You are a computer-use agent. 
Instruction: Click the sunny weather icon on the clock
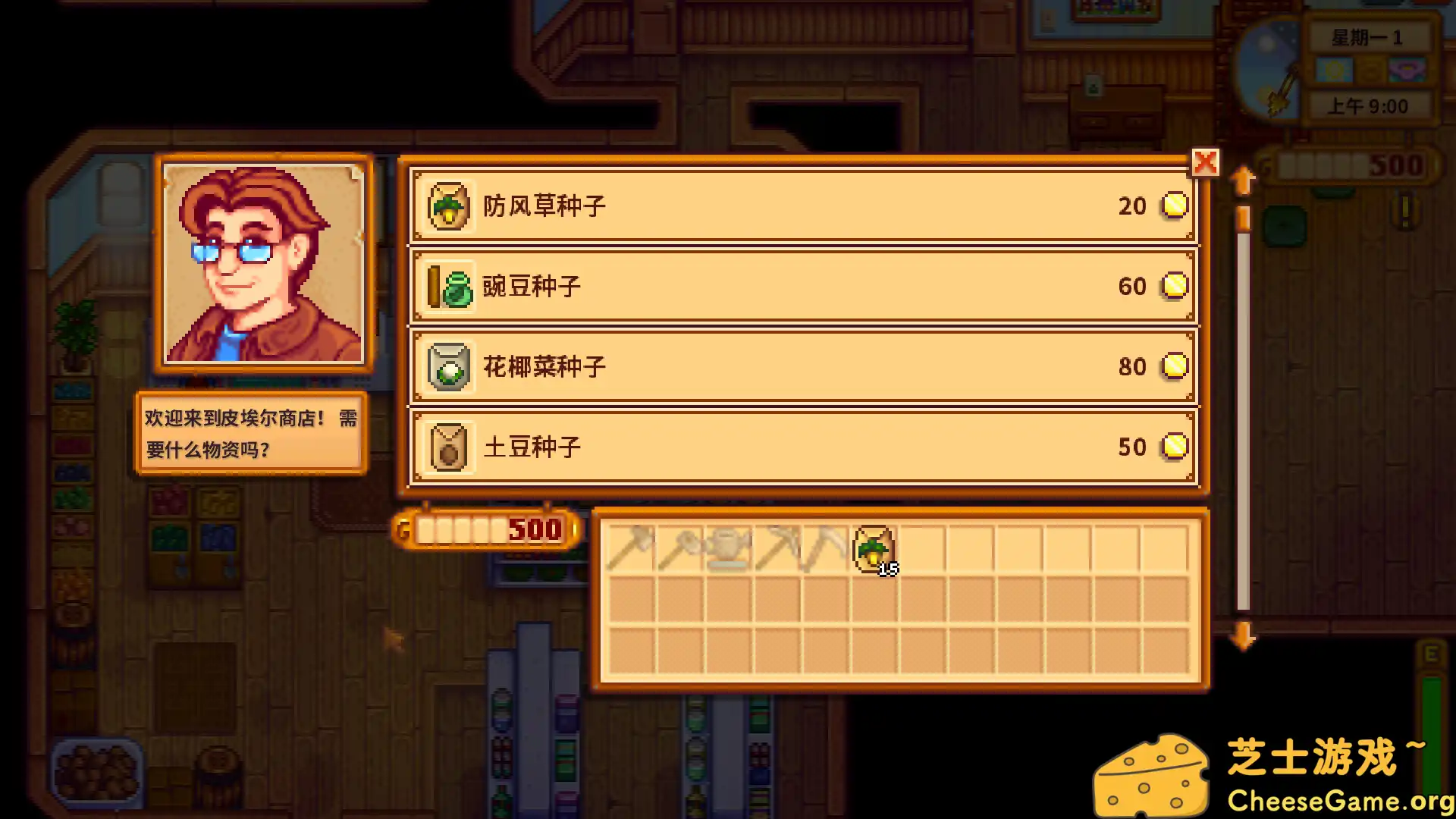[1335, 70]
